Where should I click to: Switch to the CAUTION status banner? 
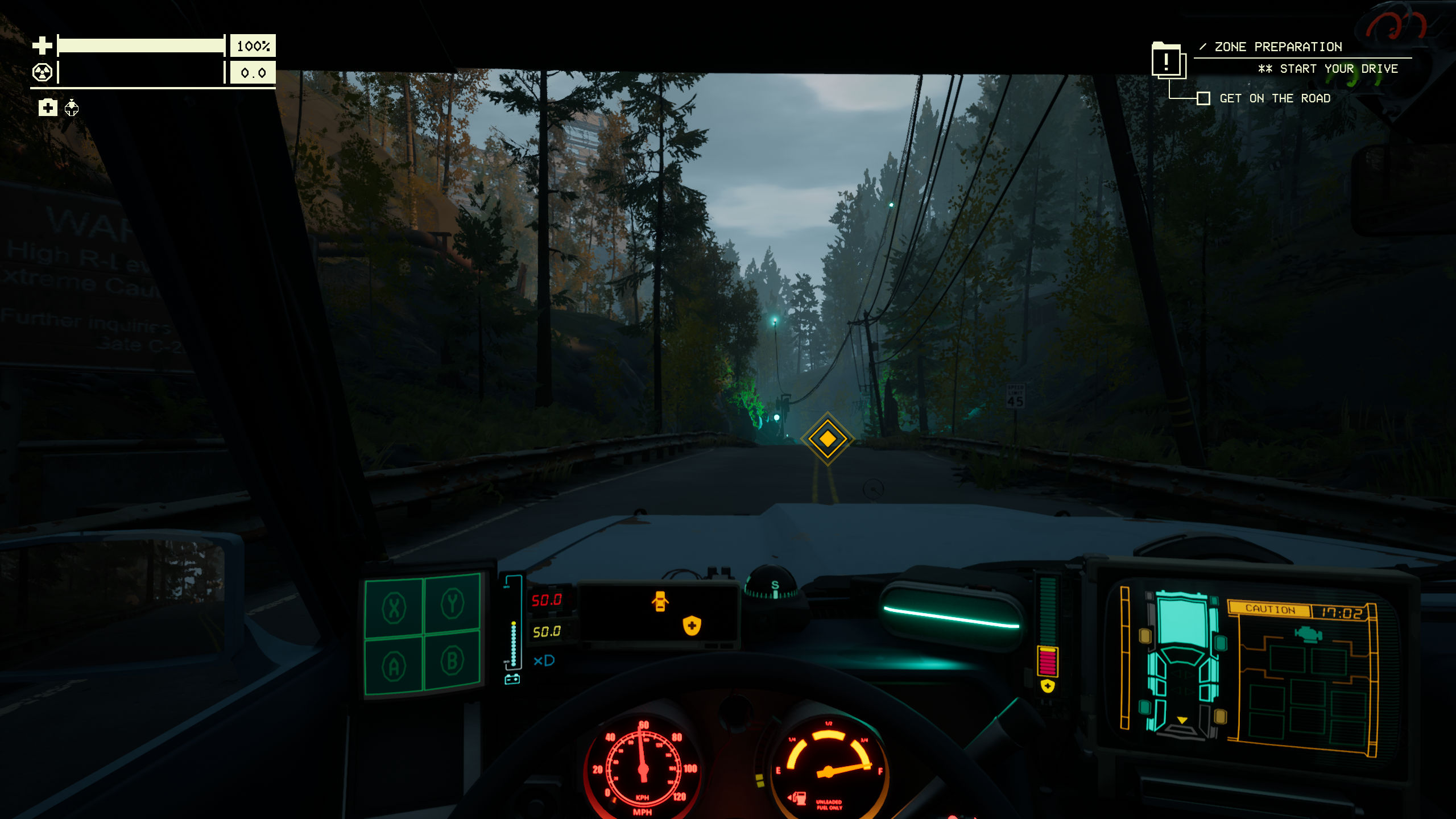tap(1271, 610)
